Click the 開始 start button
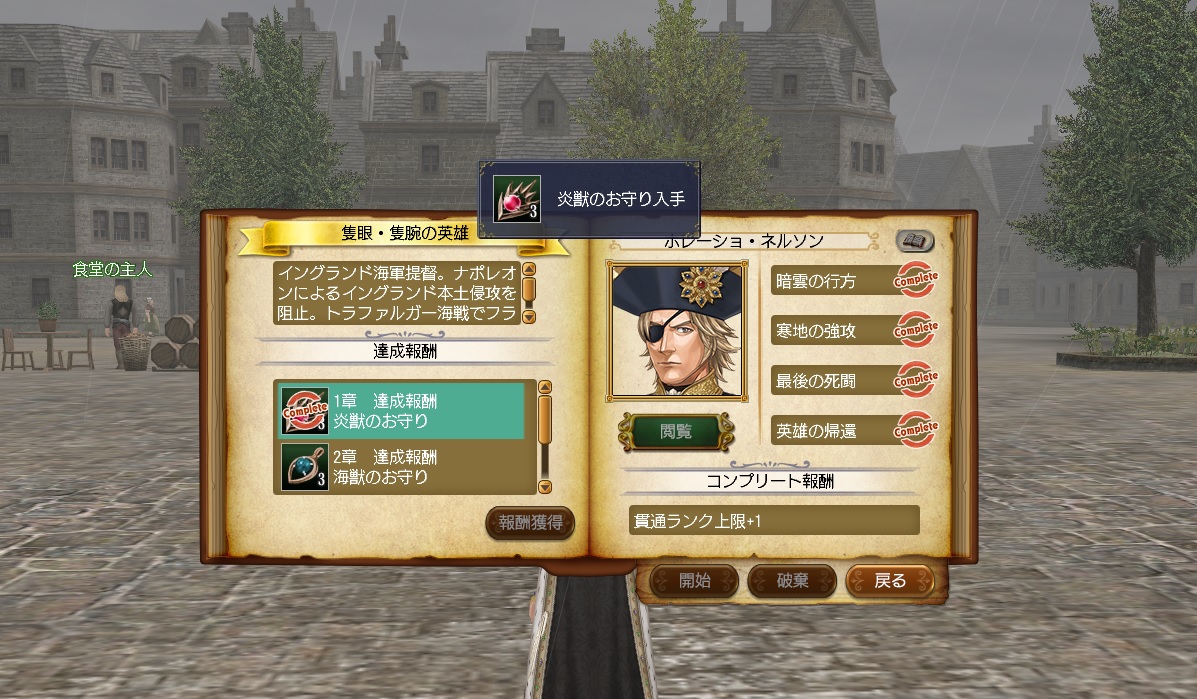This screenshot has height=699, width=1197. [694, 580]
